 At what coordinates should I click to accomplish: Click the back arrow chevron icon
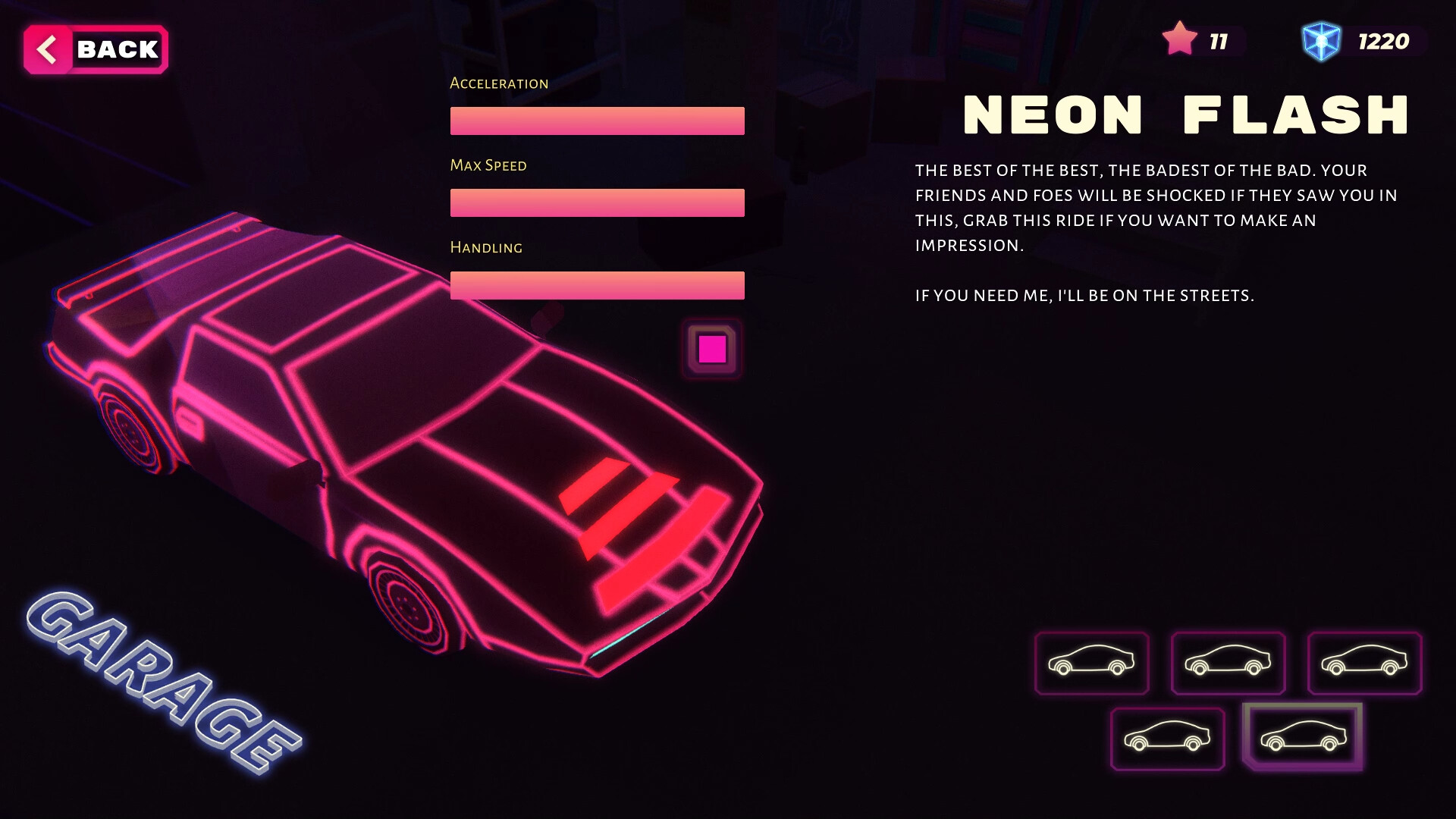[48, 49]
